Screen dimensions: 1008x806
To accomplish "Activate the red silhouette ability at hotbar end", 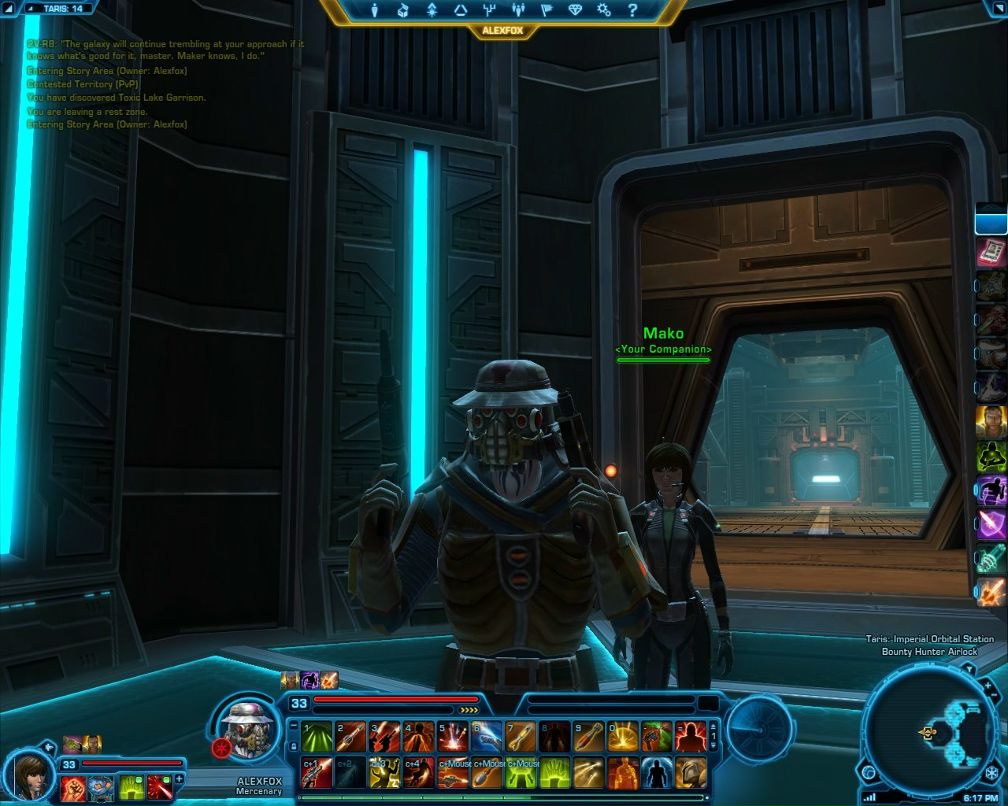I will pos(690,737).
